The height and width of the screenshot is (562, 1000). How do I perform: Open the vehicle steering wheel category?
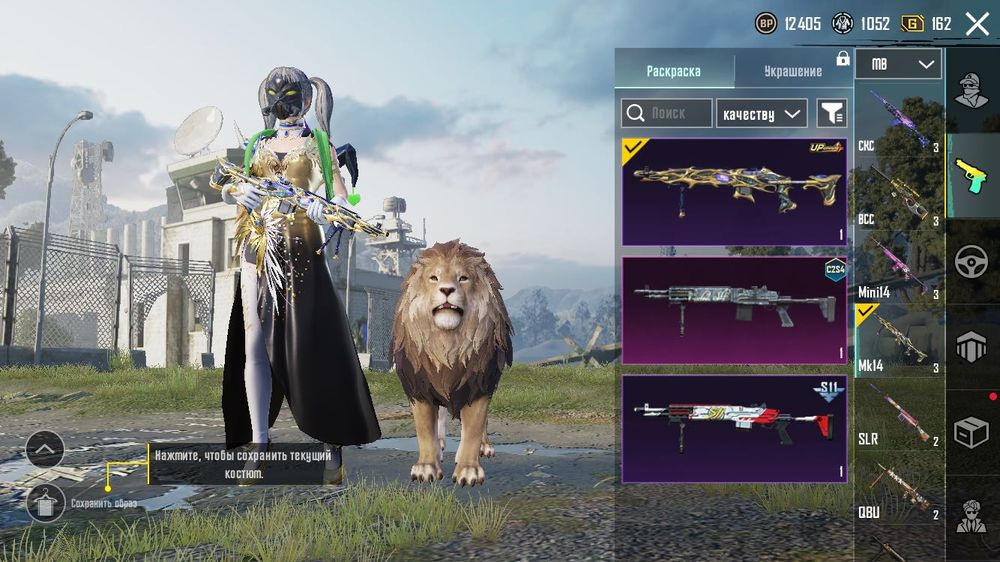(972, 261)
